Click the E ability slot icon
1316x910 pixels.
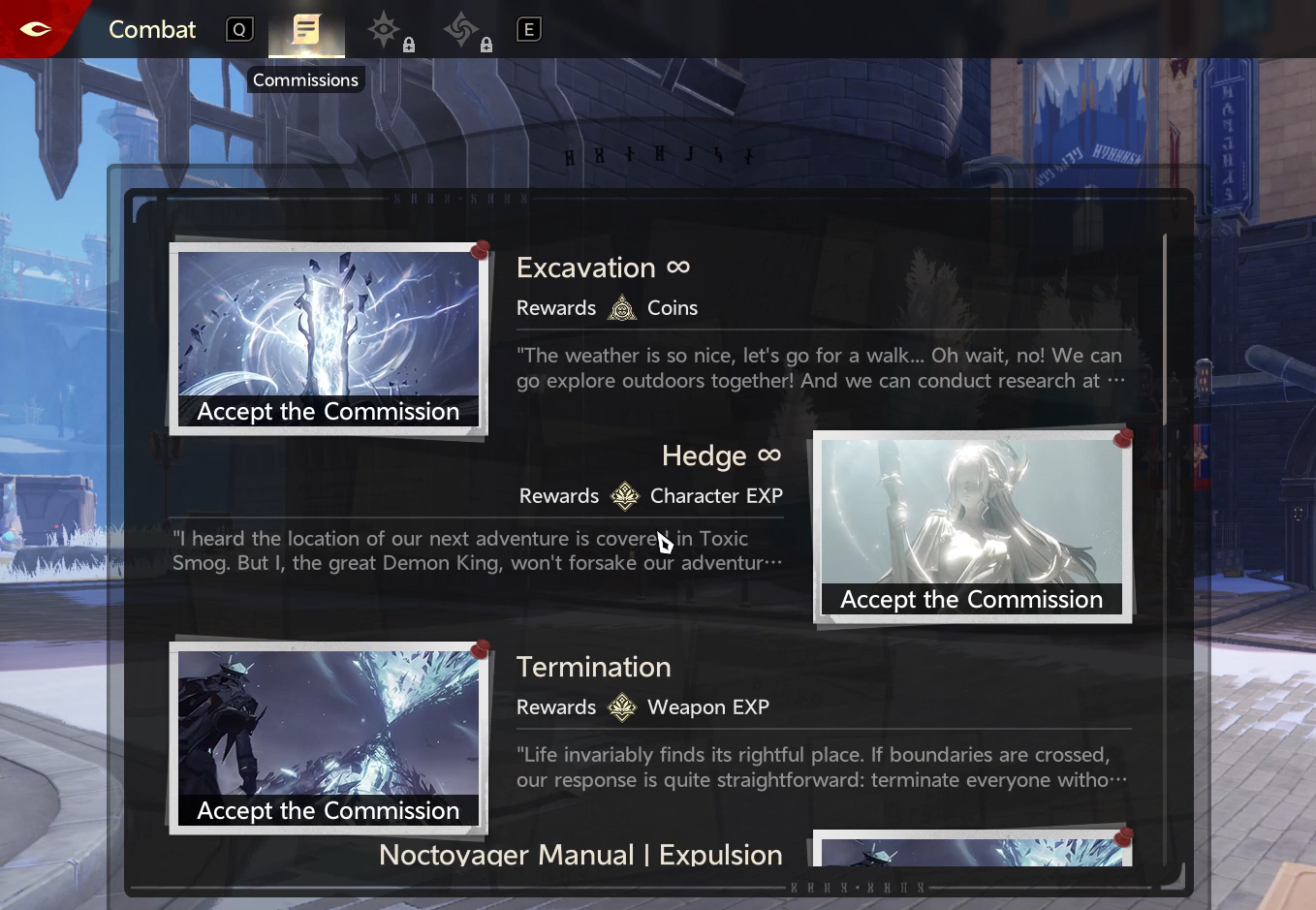(528, 29)
